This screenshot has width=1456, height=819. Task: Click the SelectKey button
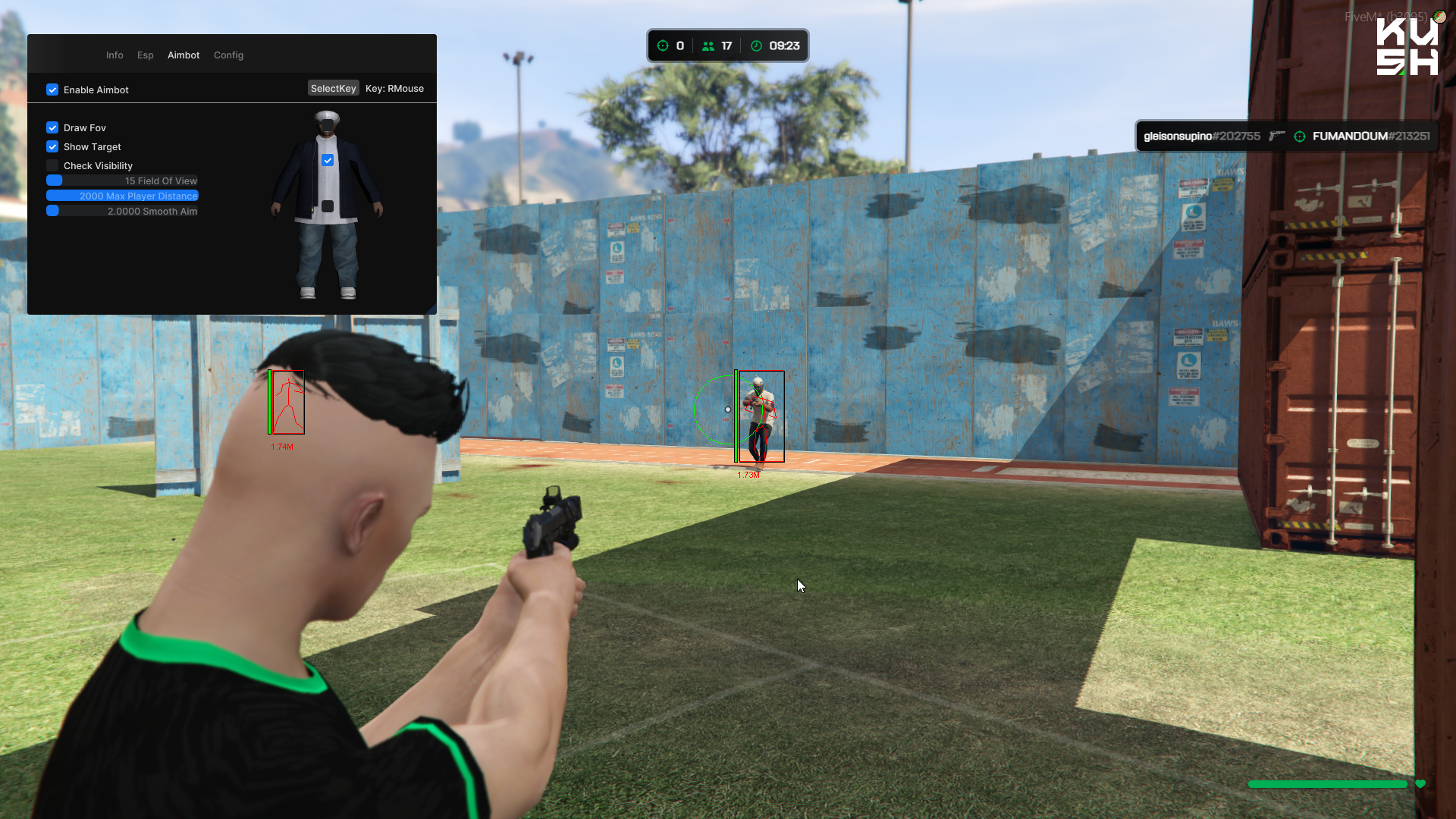pos(333,89)
